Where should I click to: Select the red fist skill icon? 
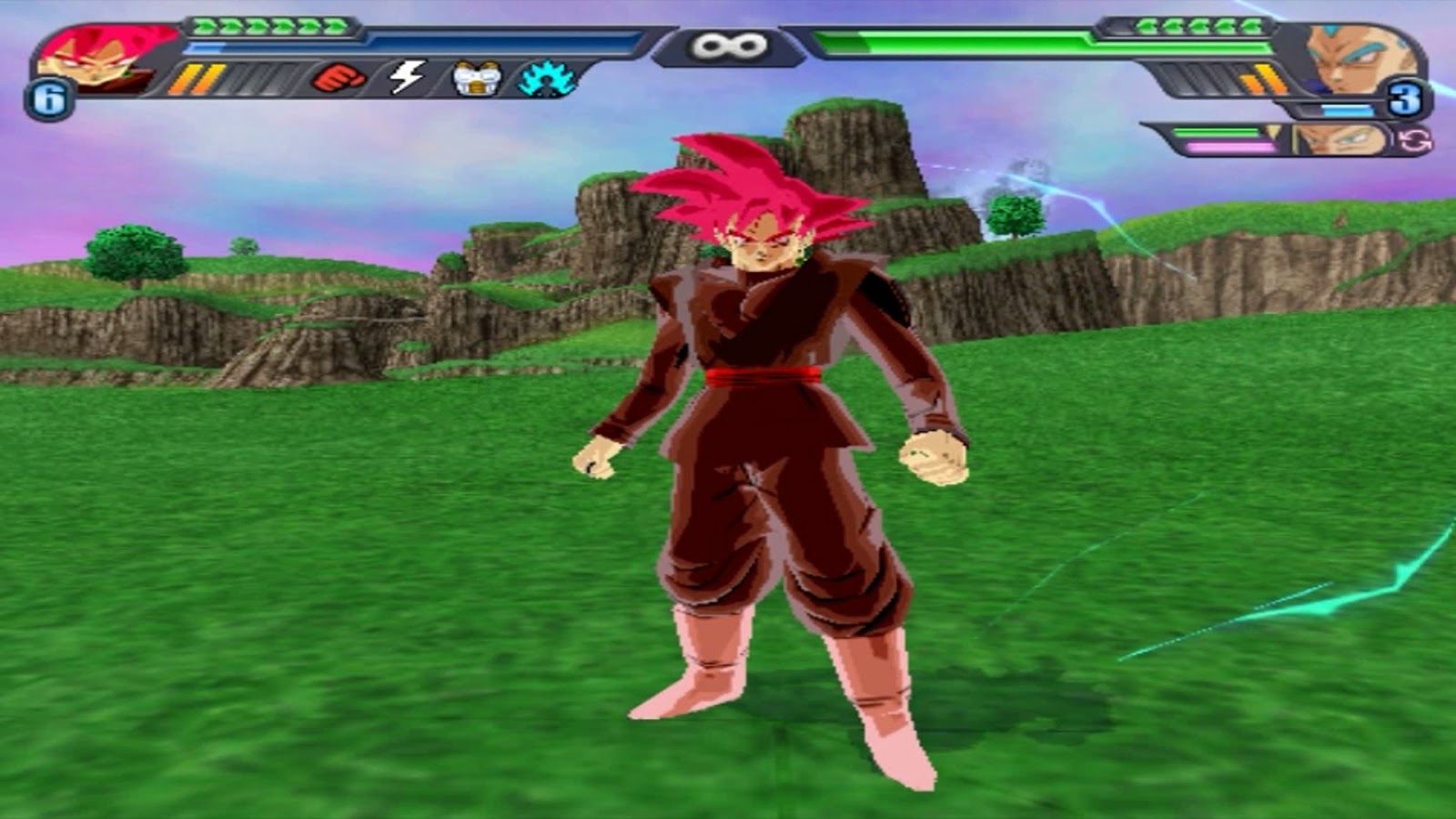click(x=337, y=77)
